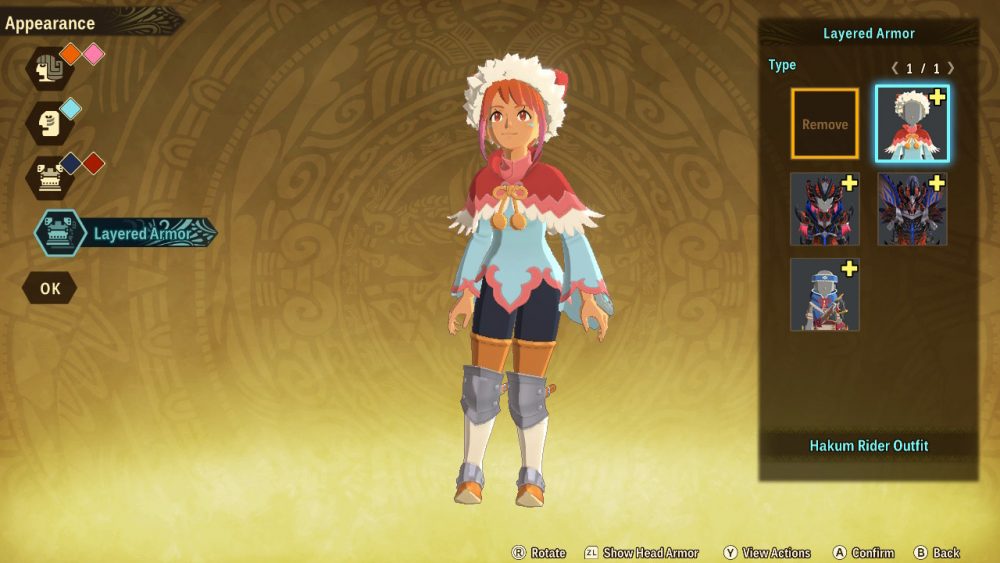Screen dimensions: 1000x563
Task: Open the armor color appearance option
Action: [48, 177]
